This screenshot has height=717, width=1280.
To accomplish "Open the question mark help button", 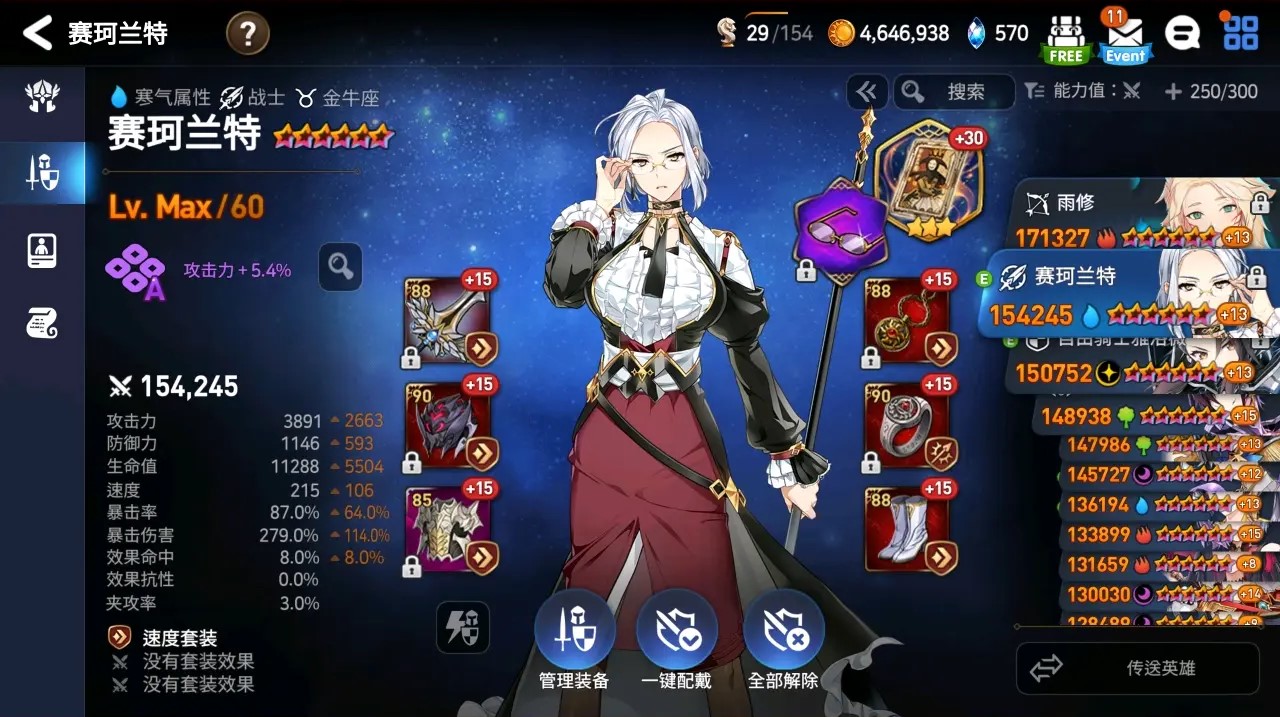I will click(x=246, y=34).
